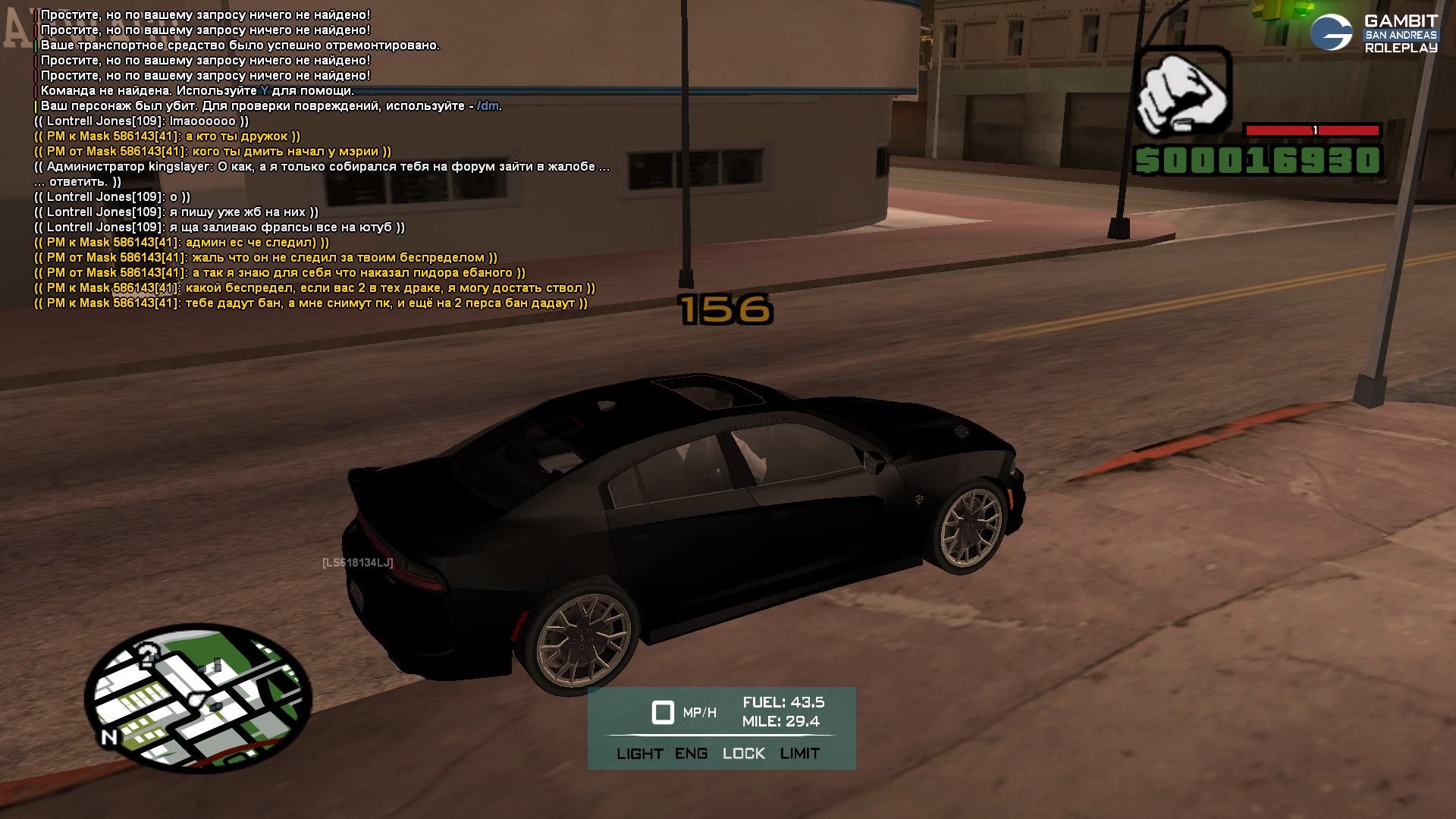Click the Gambit San Andreas Roleplay logo

tap(1374, 33)
